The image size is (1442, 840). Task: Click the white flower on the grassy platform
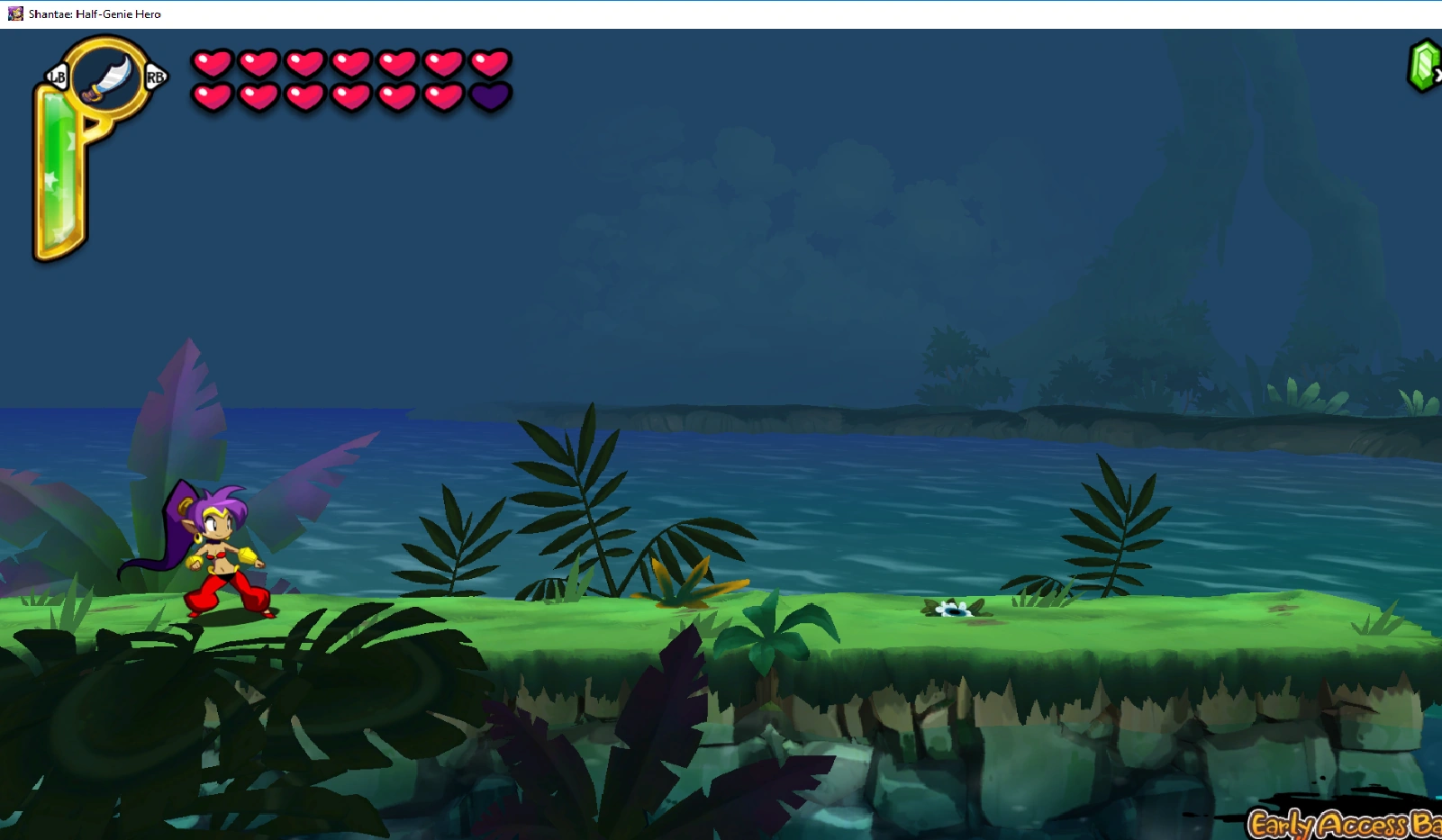click(954, 610)
